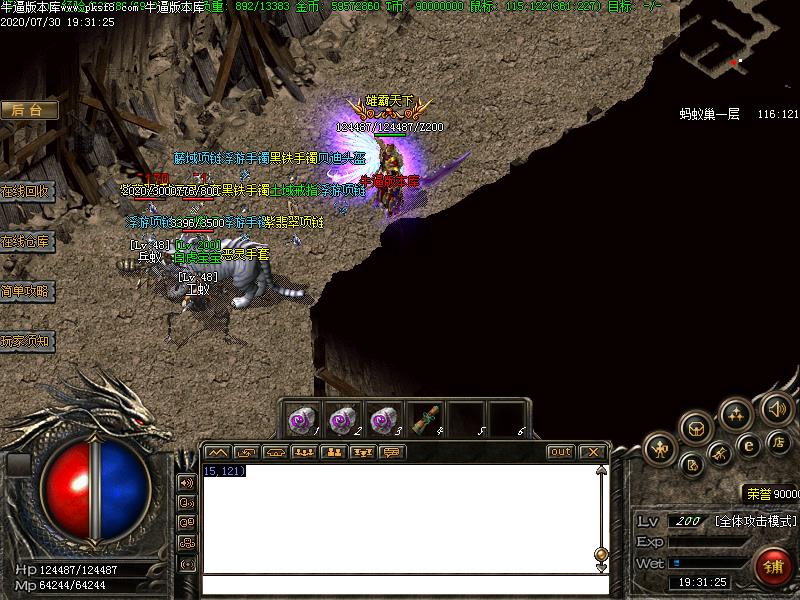Screen dimensions: 800x600
Task: Open the character status figure icon
Action: (659, 449)
